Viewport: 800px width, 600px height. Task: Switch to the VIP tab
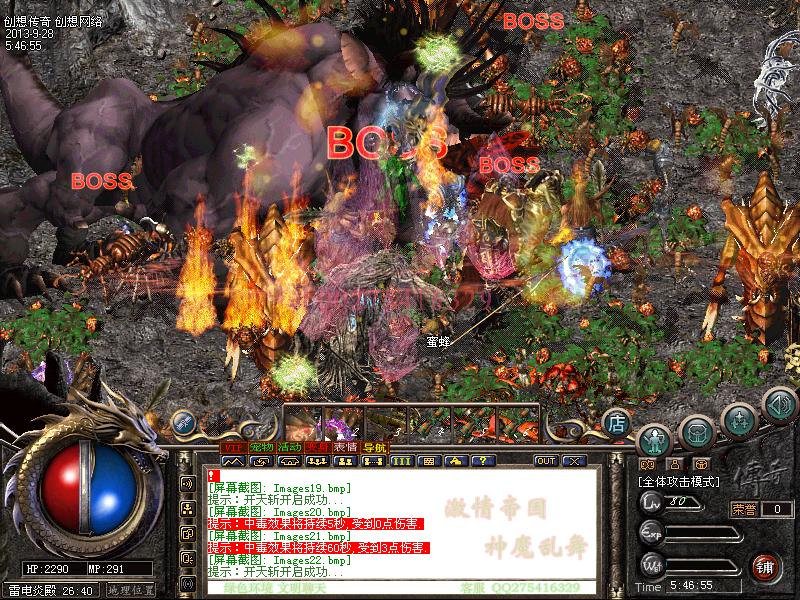[x=233, y=446]
